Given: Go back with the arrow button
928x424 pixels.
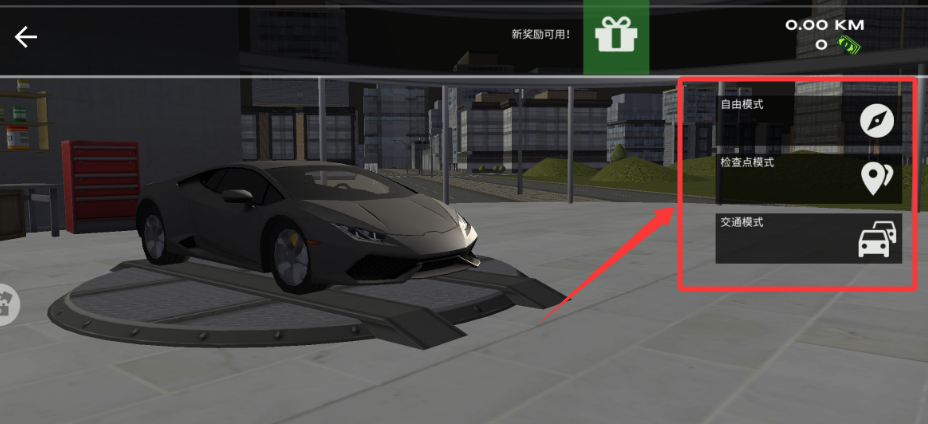Looking at the screenshot, I should click(x=25, y=37).
